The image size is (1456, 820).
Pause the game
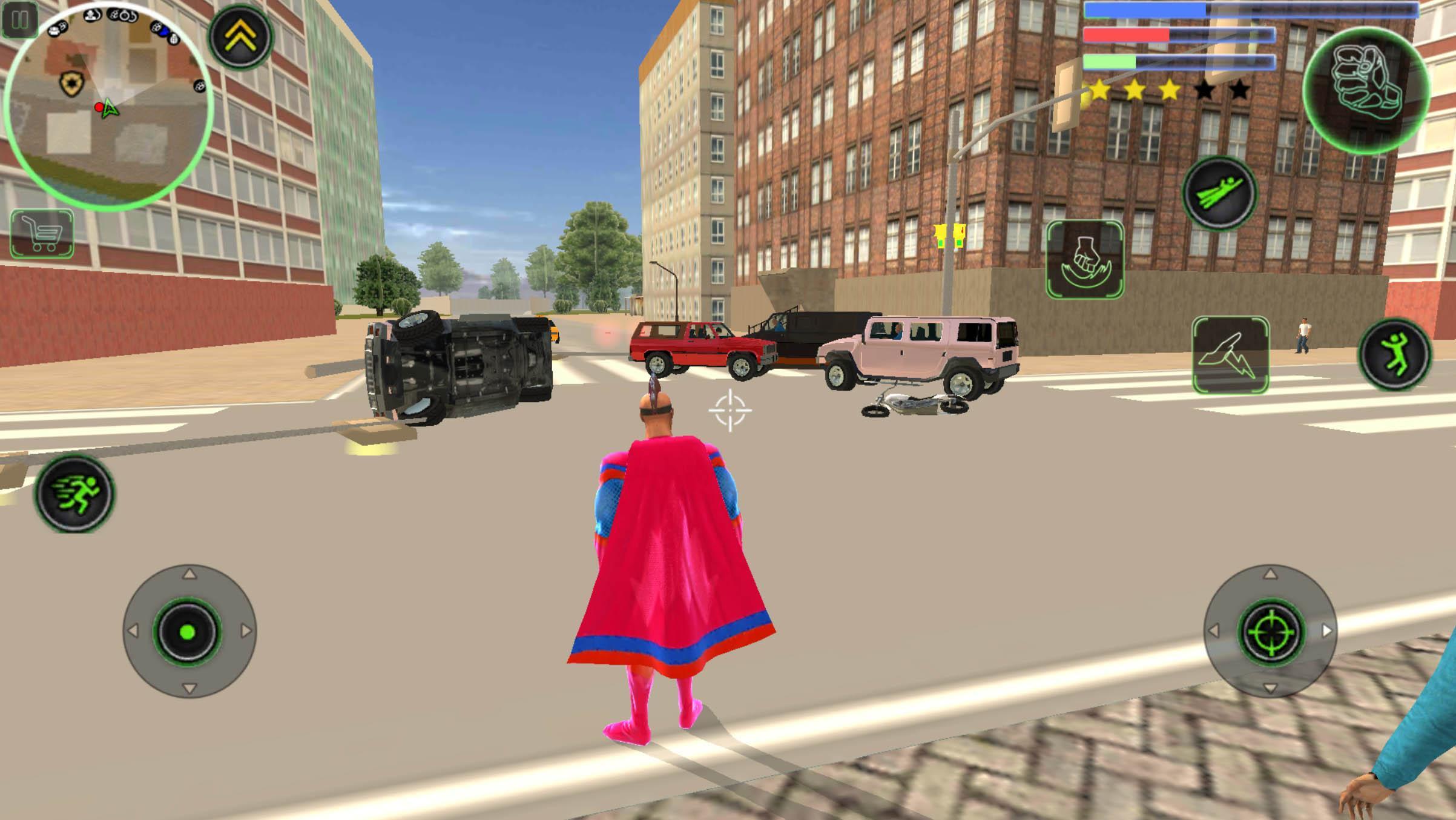coord(20,20)
